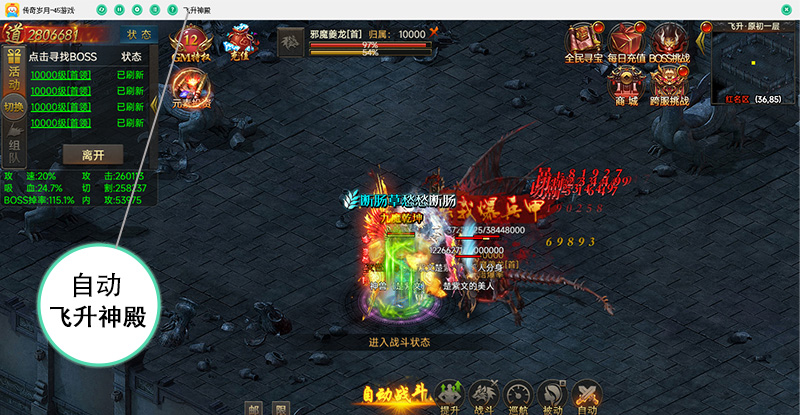This screenshot has width=800, height=415.
Task: Open the GM特权 privilege icon
Action: (190, 46)
